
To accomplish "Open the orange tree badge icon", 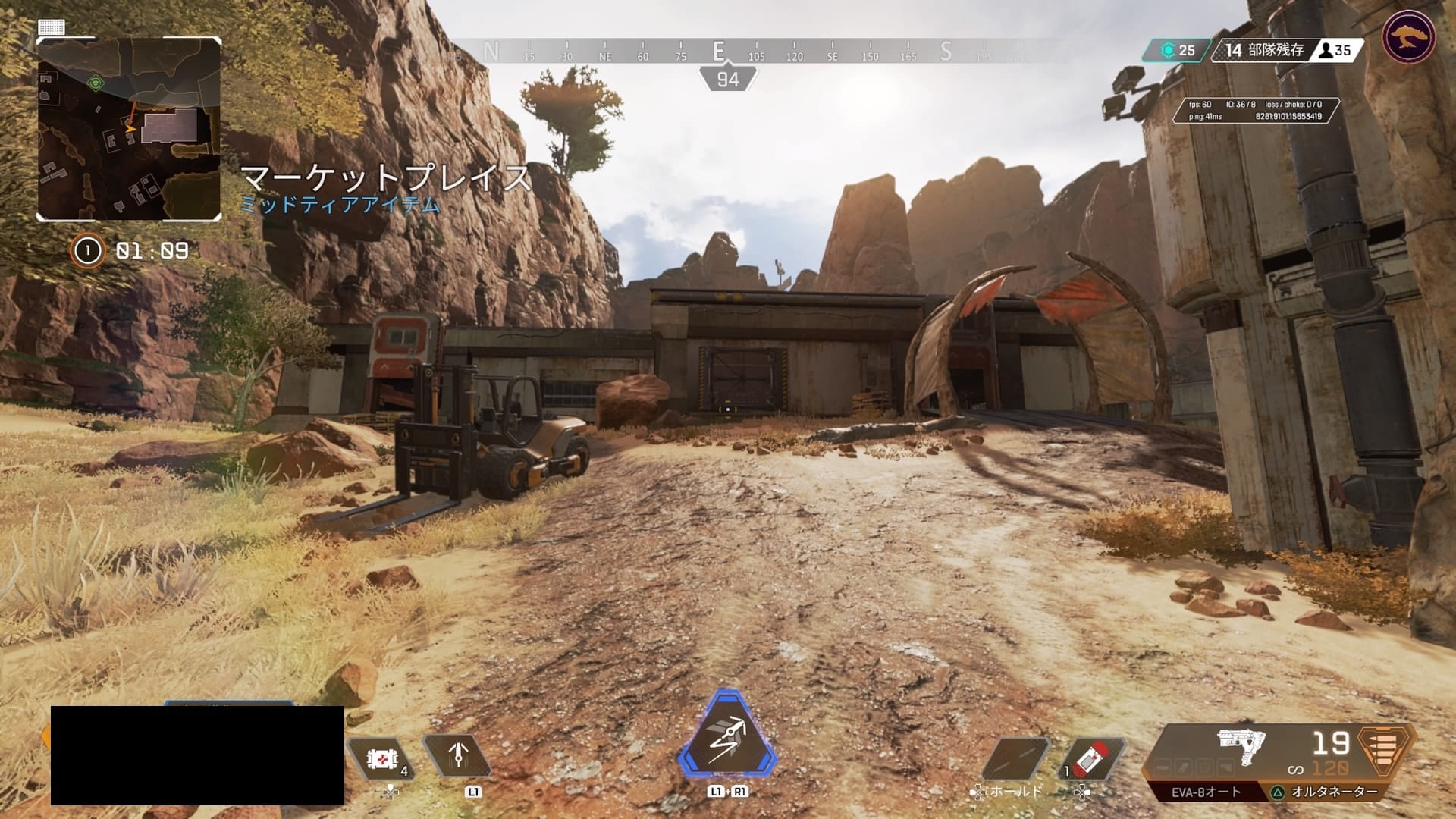I will click(x=1408, y=37).
